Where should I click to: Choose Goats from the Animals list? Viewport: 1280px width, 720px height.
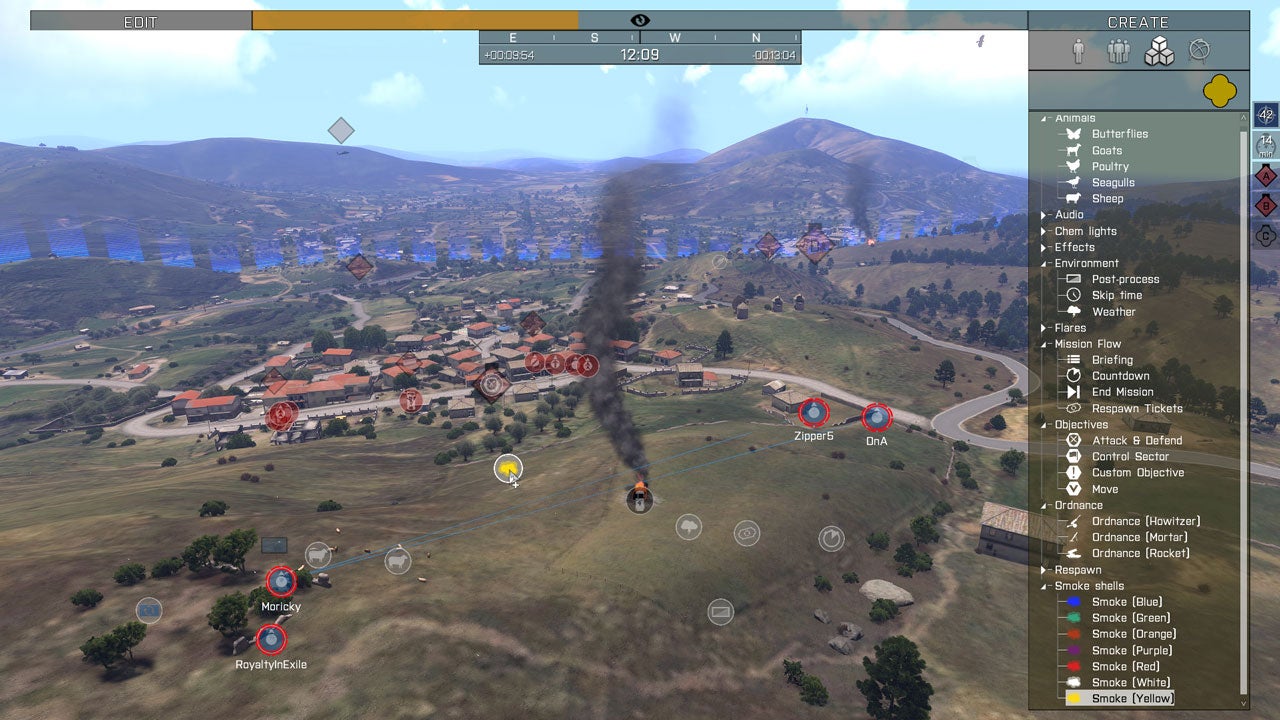coord(1106,150)
